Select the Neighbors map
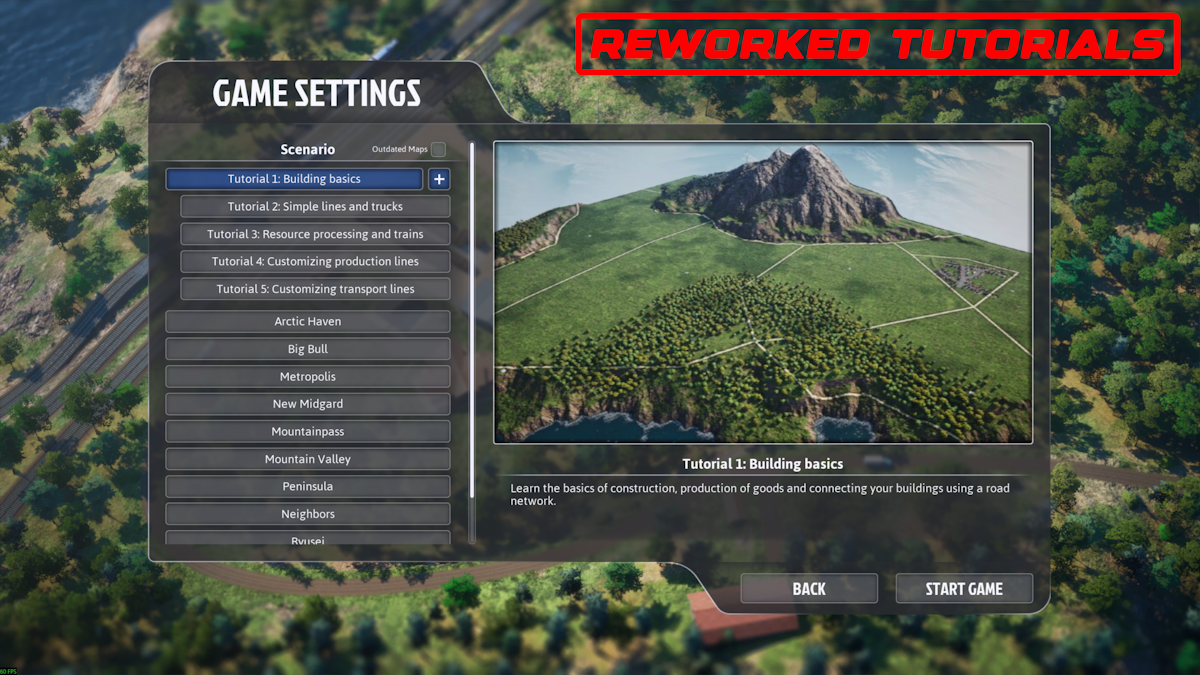Image resolution: width=1200 pixels, height=675 pixels. click(308, 514)
